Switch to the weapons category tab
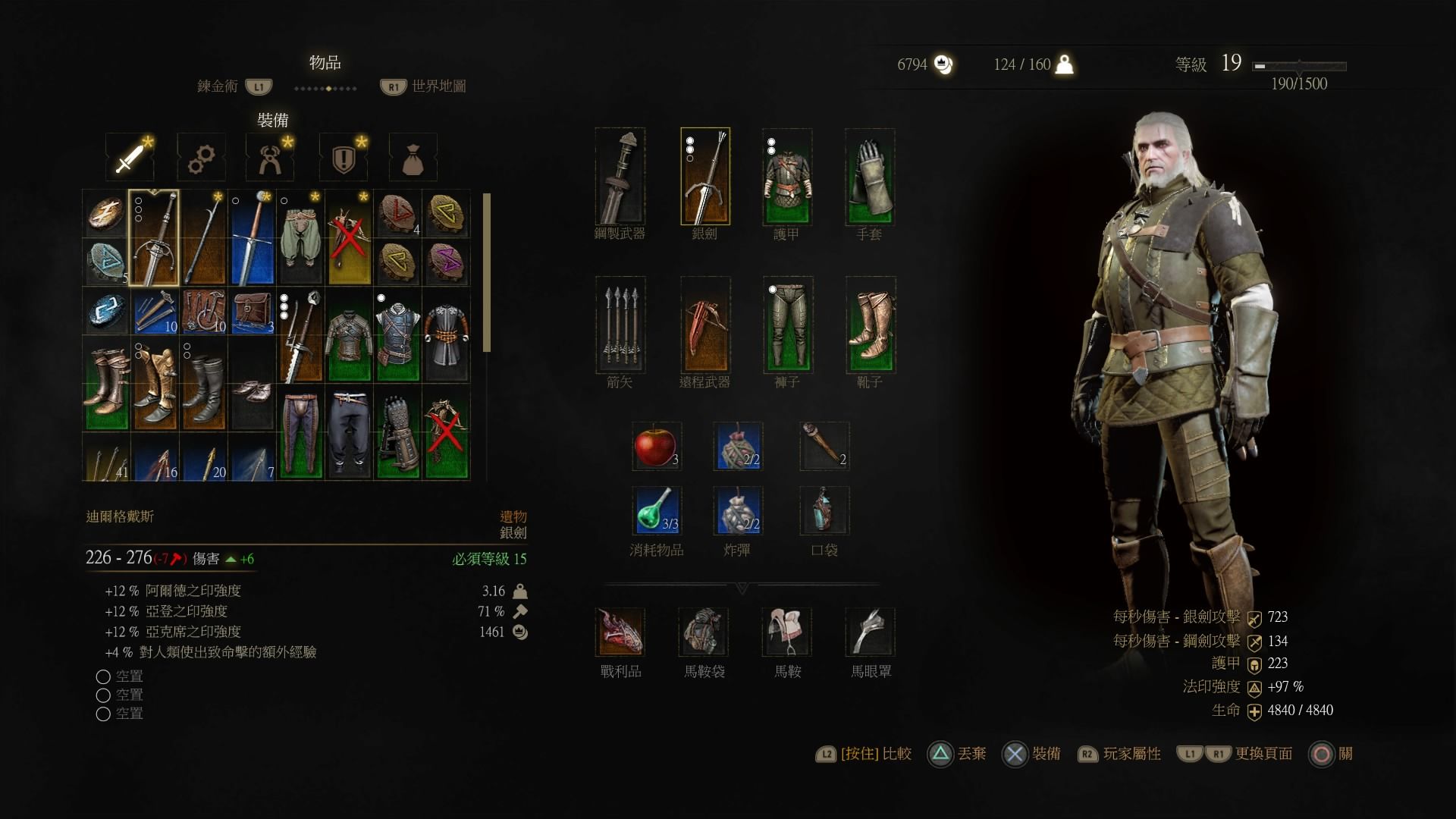Image resolution: width=1456 pixels, height=819 pixels. click(130, 158)
